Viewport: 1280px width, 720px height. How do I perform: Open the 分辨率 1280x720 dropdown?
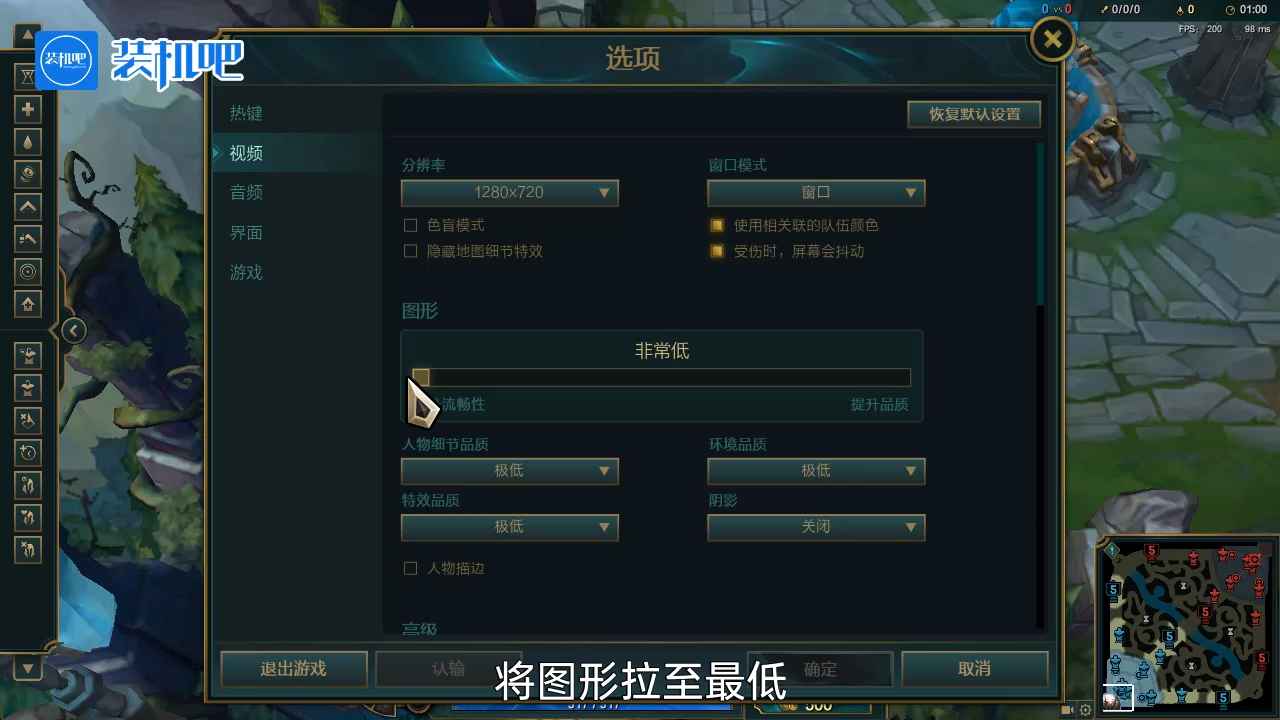[510, 192]
